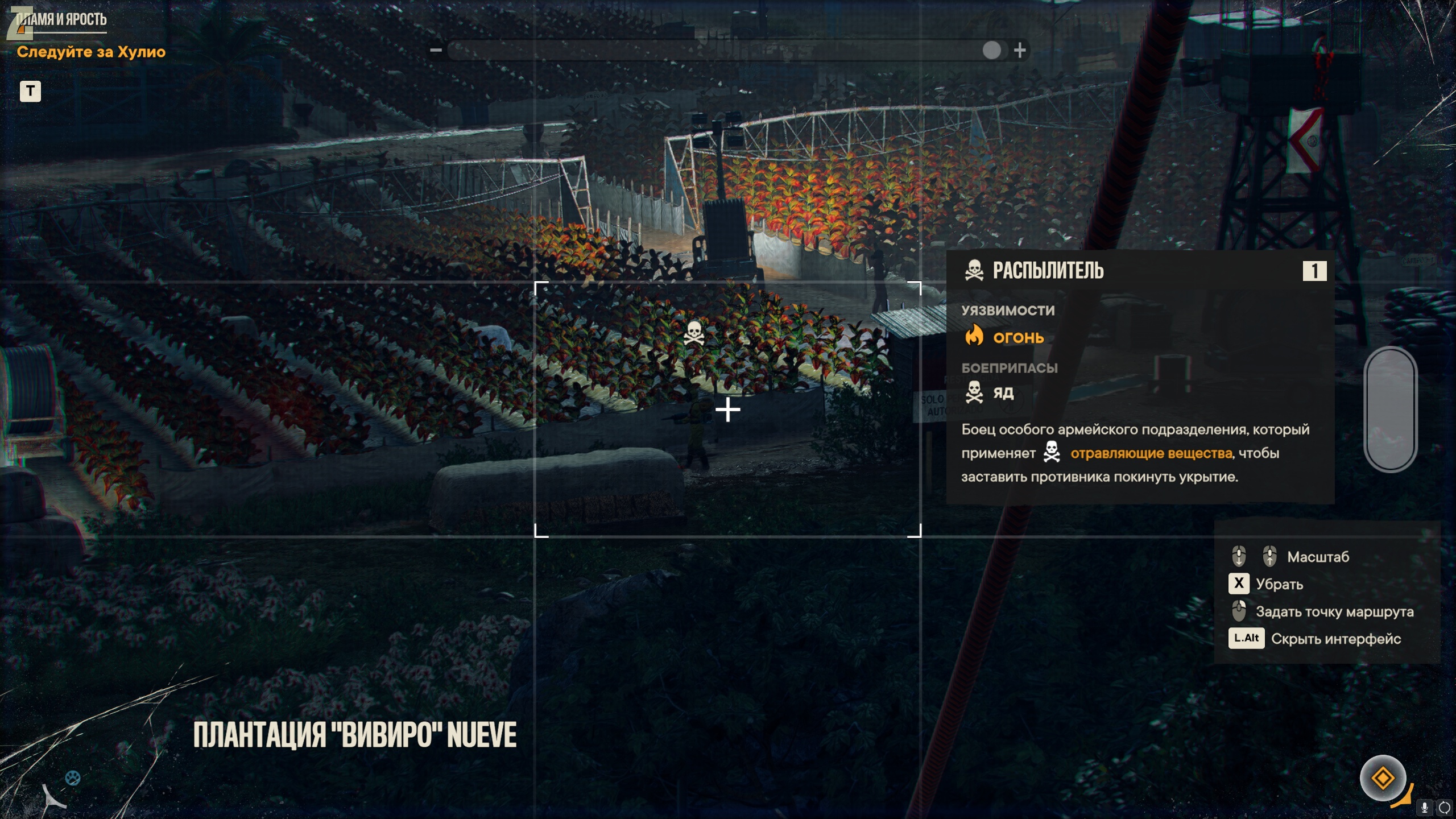Click the zoom-in plus button

(x=1020, y=51)
